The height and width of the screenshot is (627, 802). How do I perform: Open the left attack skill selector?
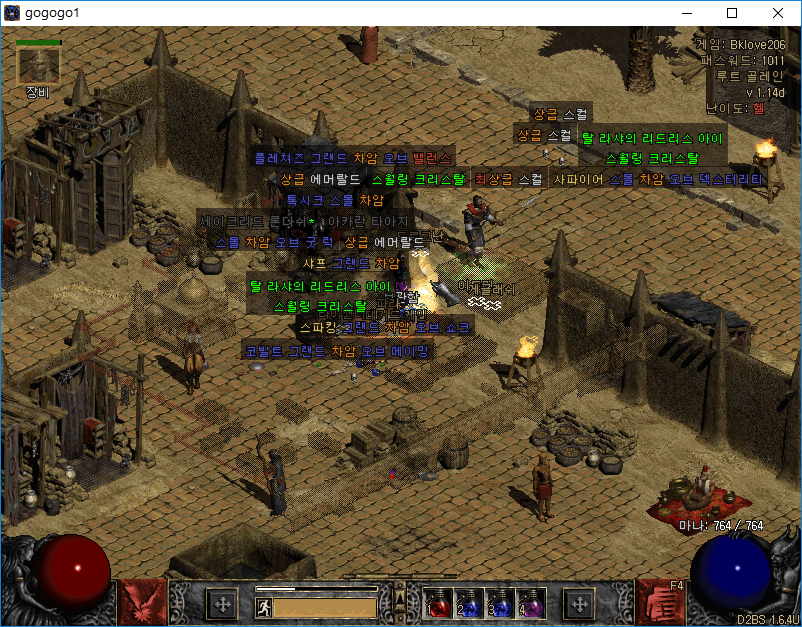pyautogui.click(x=141, y=601)
